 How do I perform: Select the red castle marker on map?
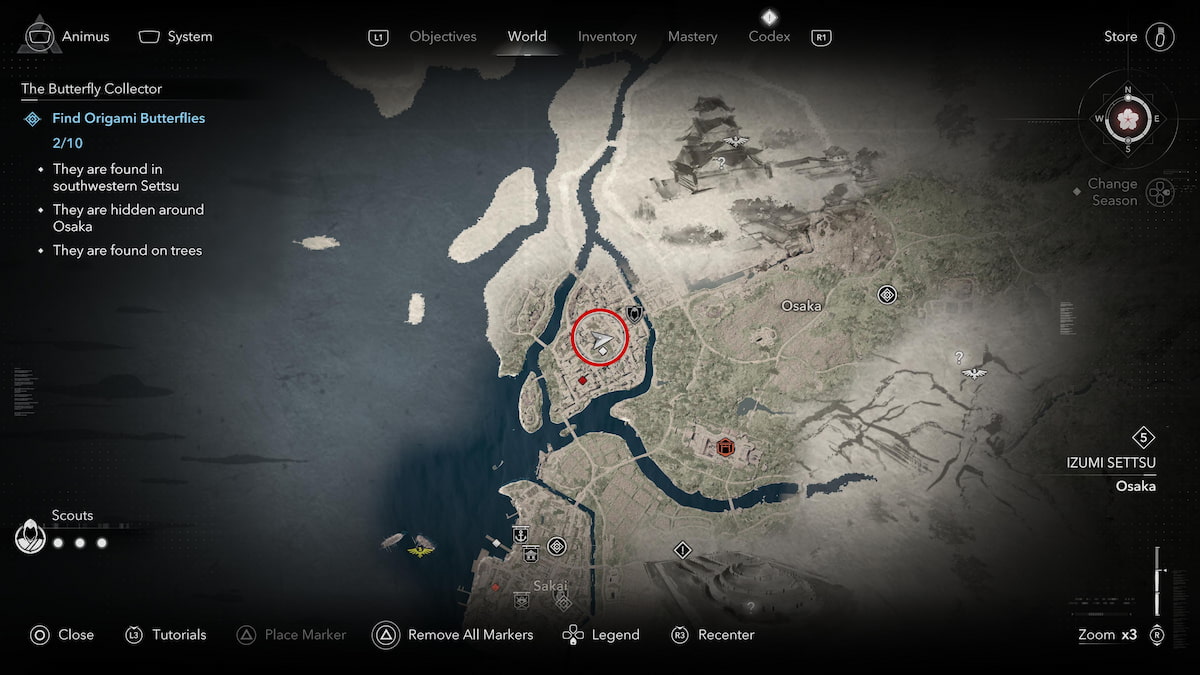(x=724, y=446)
